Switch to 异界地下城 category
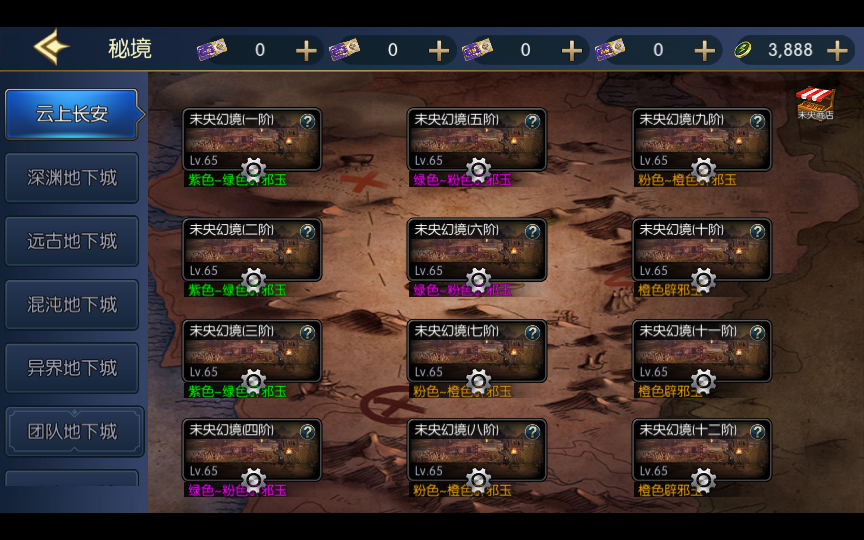This screenshot has height=540, width=864. (72, 368)
